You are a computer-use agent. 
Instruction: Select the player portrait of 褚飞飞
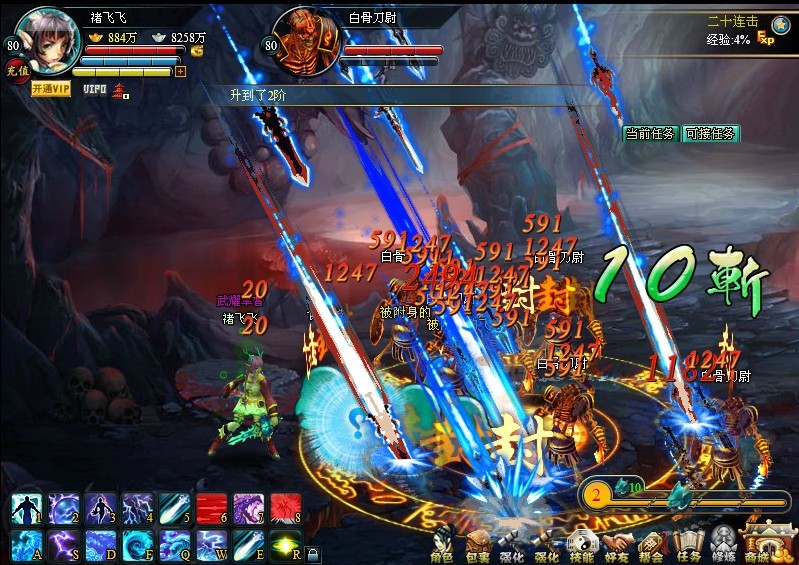point(47,38)
